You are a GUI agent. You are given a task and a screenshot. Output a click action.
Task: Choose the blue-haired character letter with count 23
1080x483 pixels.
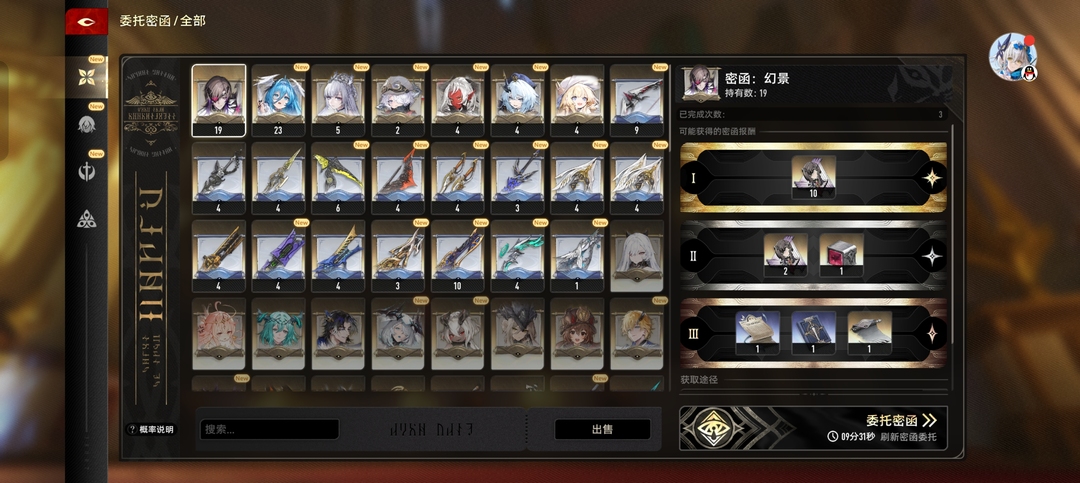click(x=278, y=100)
